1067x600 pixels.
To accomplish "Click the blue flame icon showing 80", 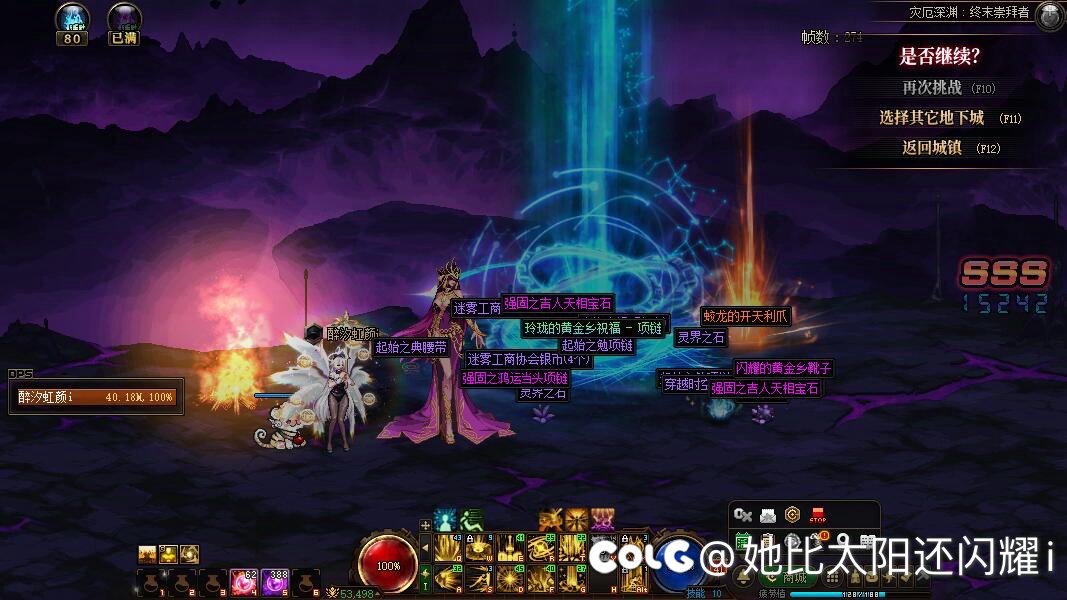I will coord(72,19).
